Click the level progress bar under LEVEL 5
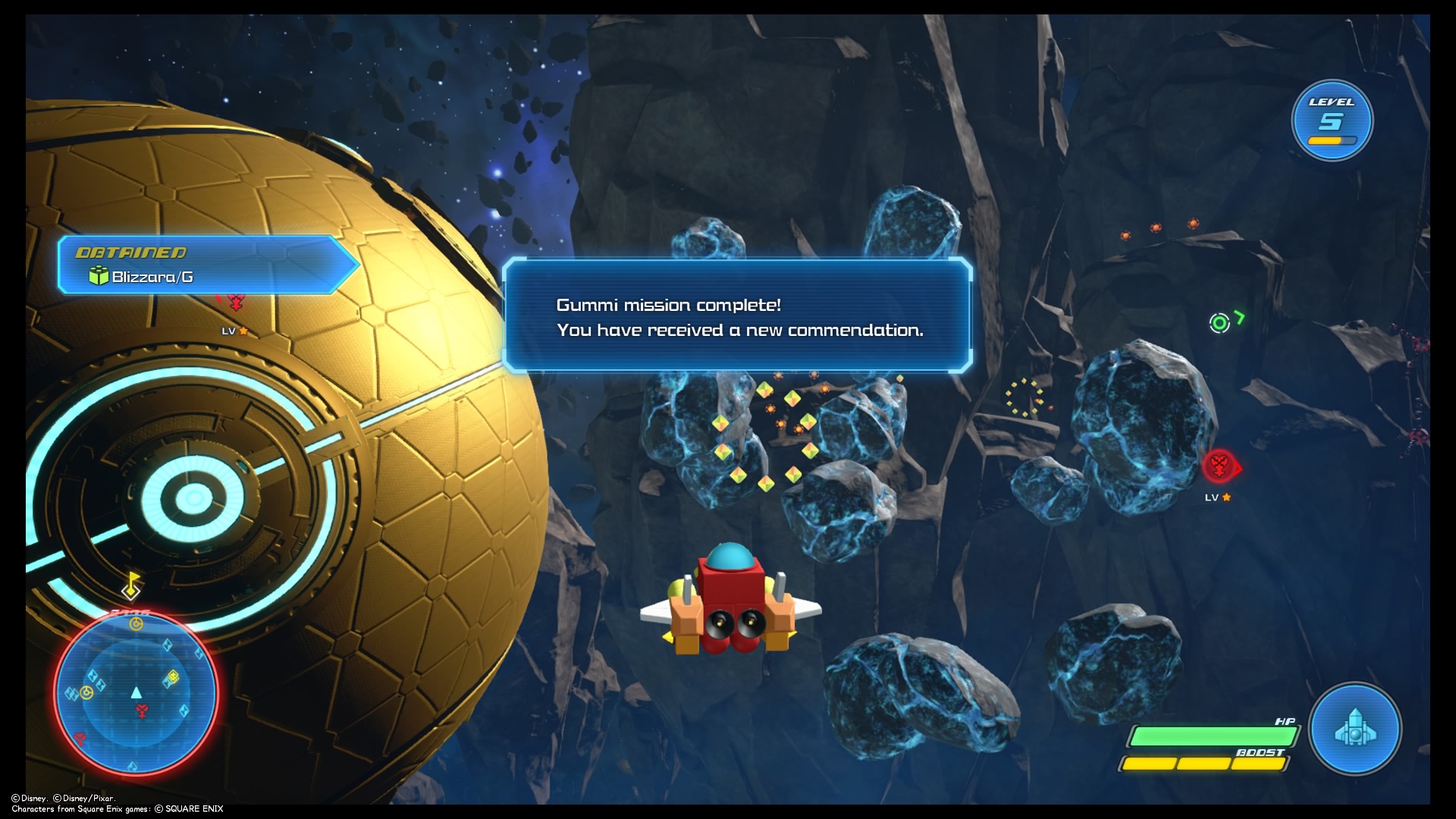This screenshot has height=819, width=1456. pyautogui.click(x=1332, y=140)
